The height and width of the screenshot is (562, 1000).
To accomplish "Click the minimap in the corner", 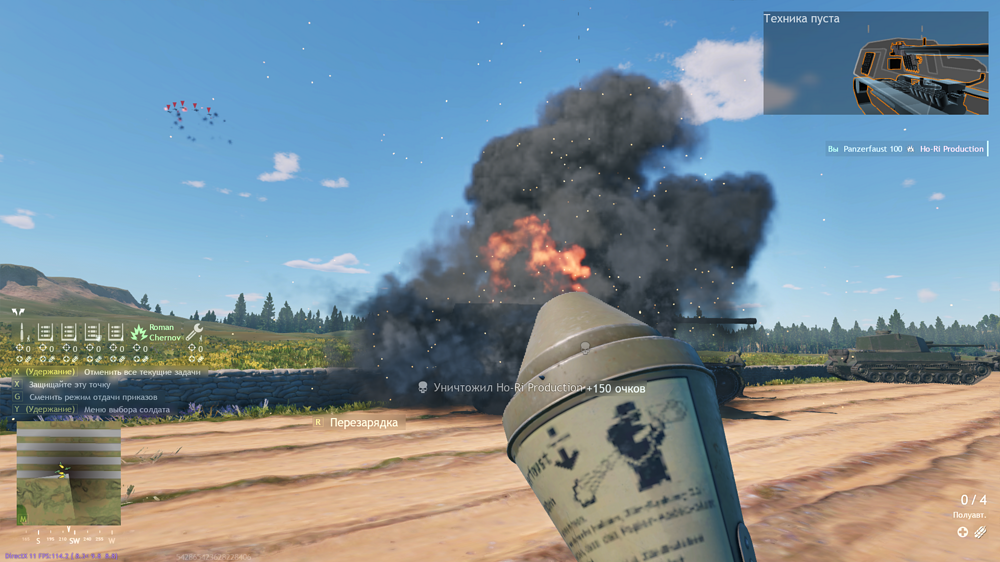I will click(68, 473).
